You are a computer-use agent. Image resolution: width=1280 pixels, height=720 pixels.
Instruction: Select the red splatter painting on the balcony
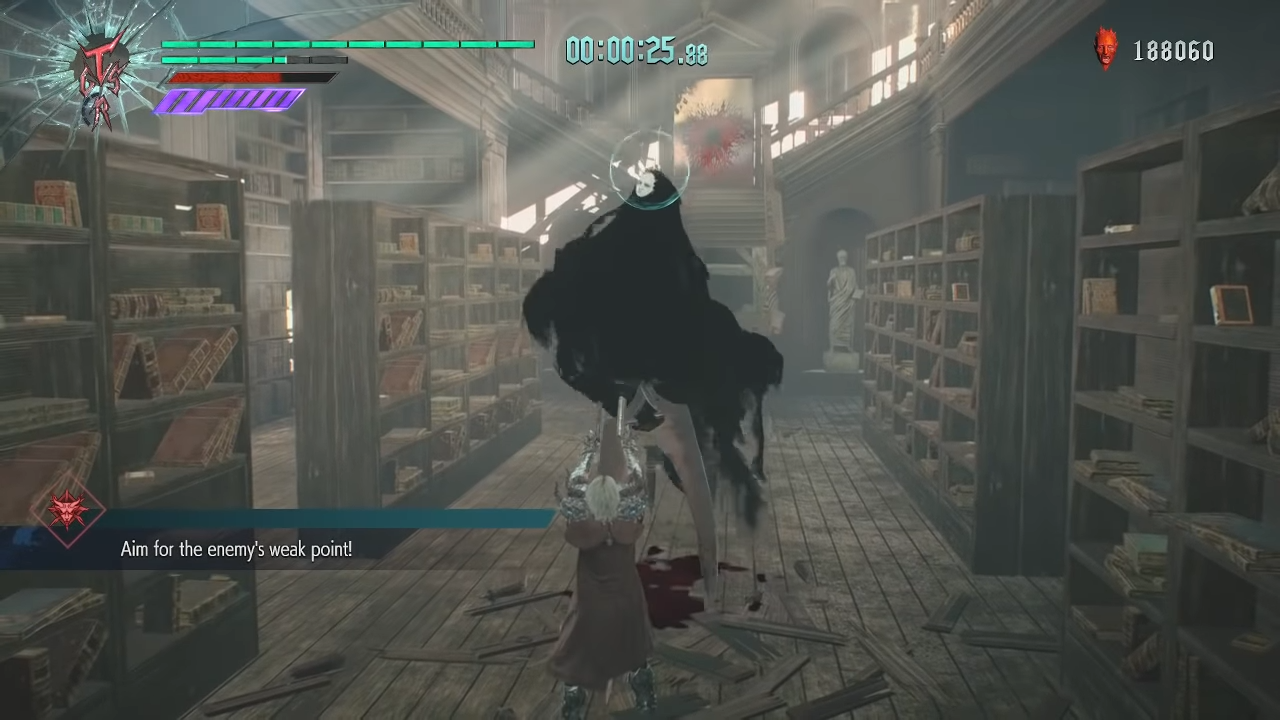click(x=712, y=143)
